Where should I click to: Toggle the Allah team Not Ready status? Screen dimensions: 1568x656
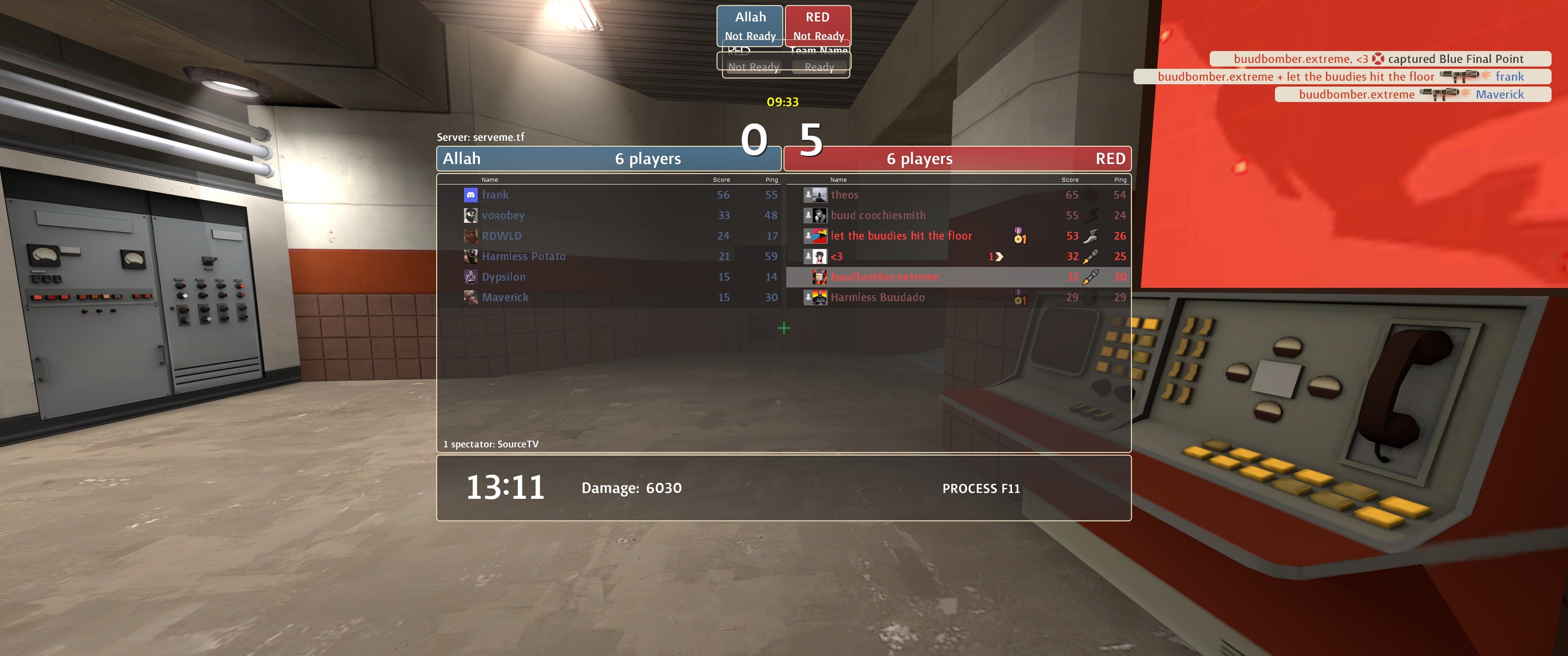[x=750, y=36]
